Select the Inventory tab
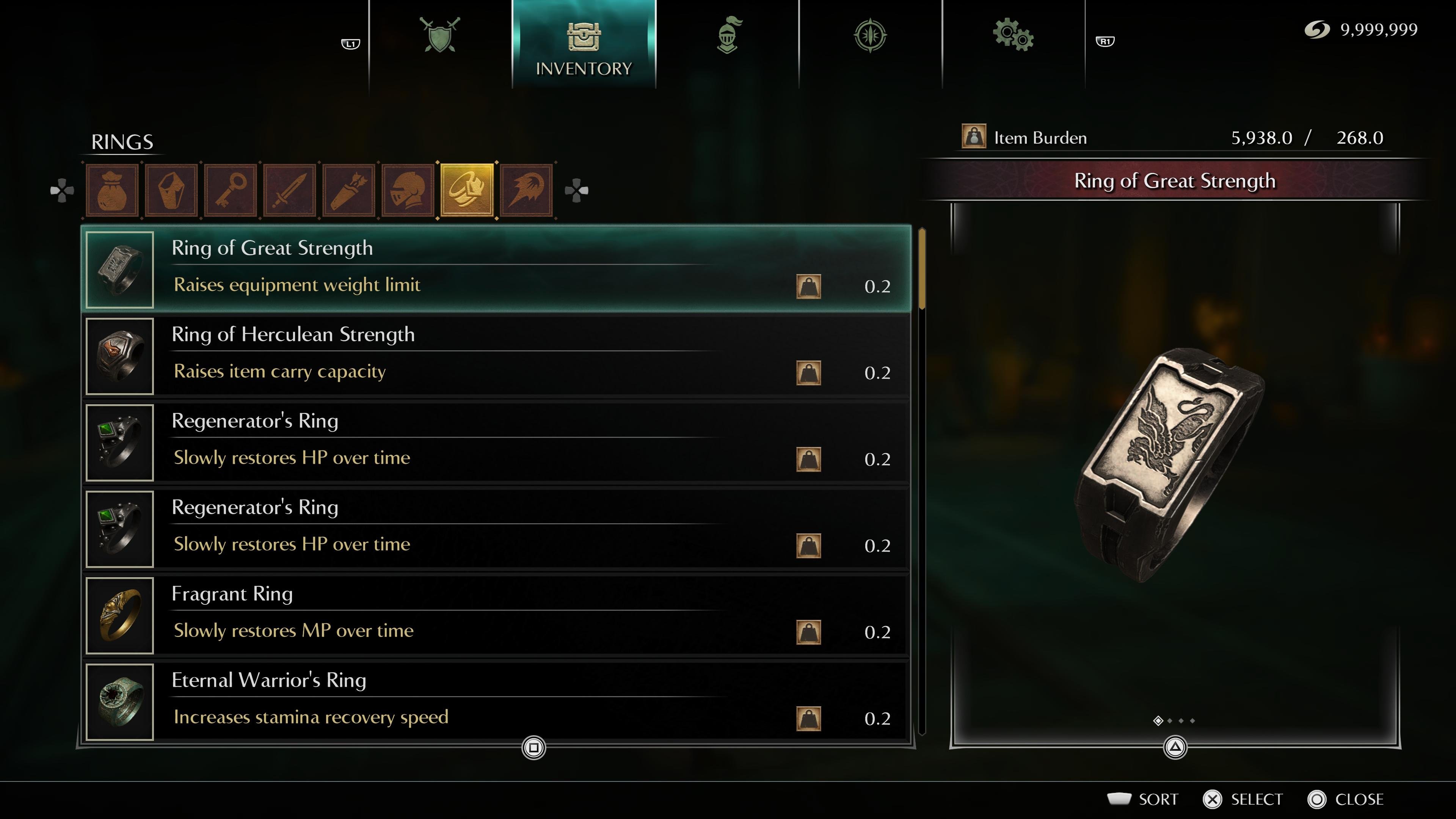Image resolution: width=1456 pixels, height=819 pixels. tap(583, 45)
